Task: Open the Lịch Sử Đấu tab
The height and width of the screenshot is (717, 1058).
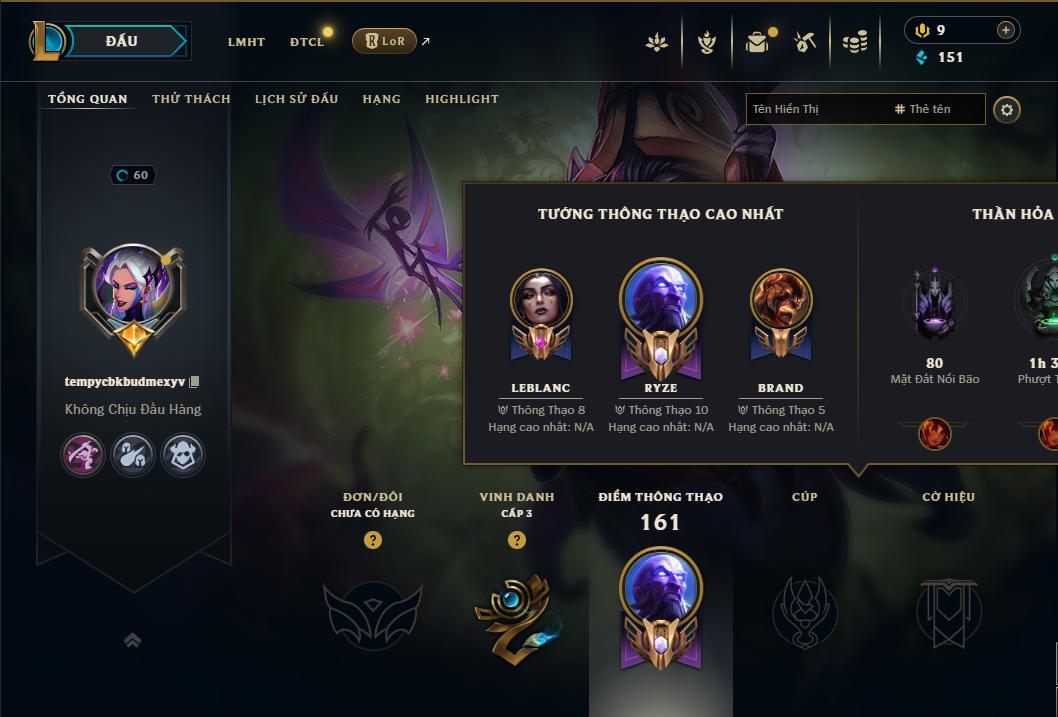Action: pos(296,99)
